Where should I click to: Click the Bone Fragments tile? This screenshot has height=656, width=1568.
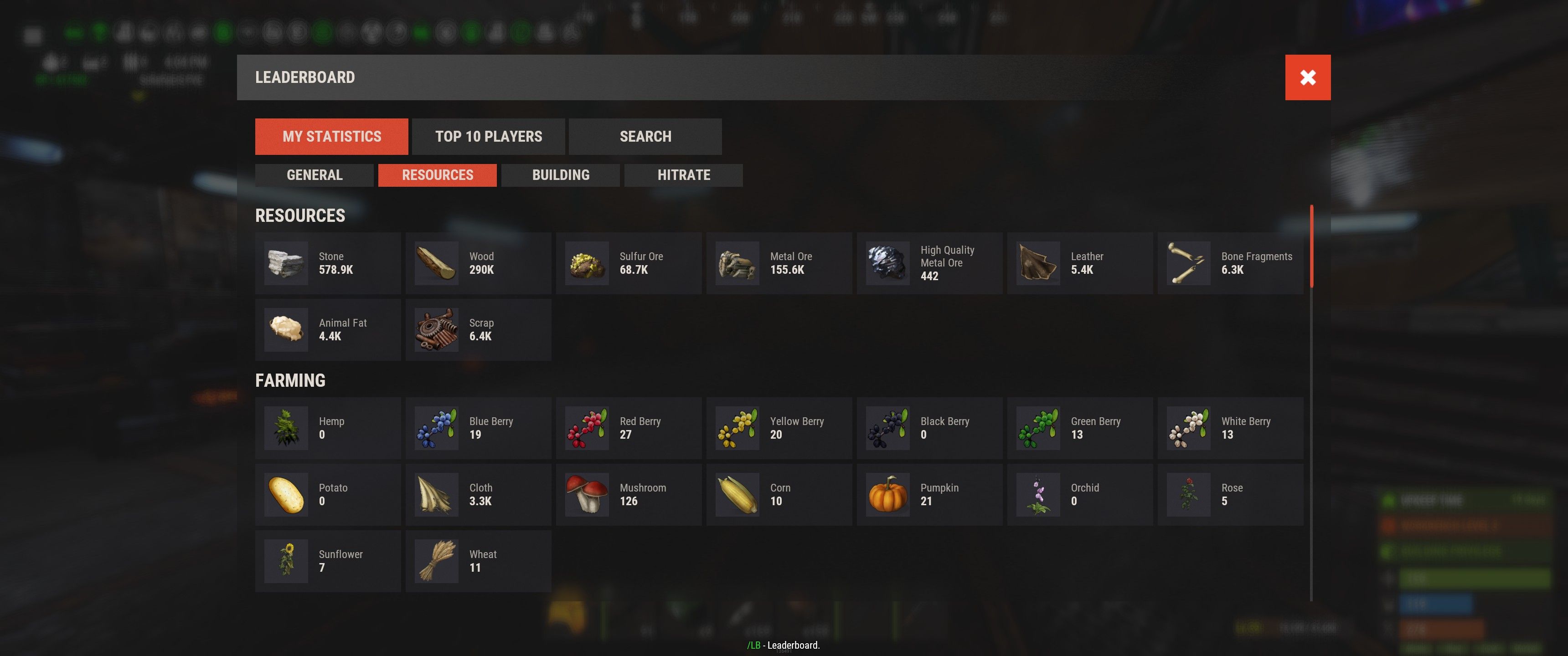1230,263
